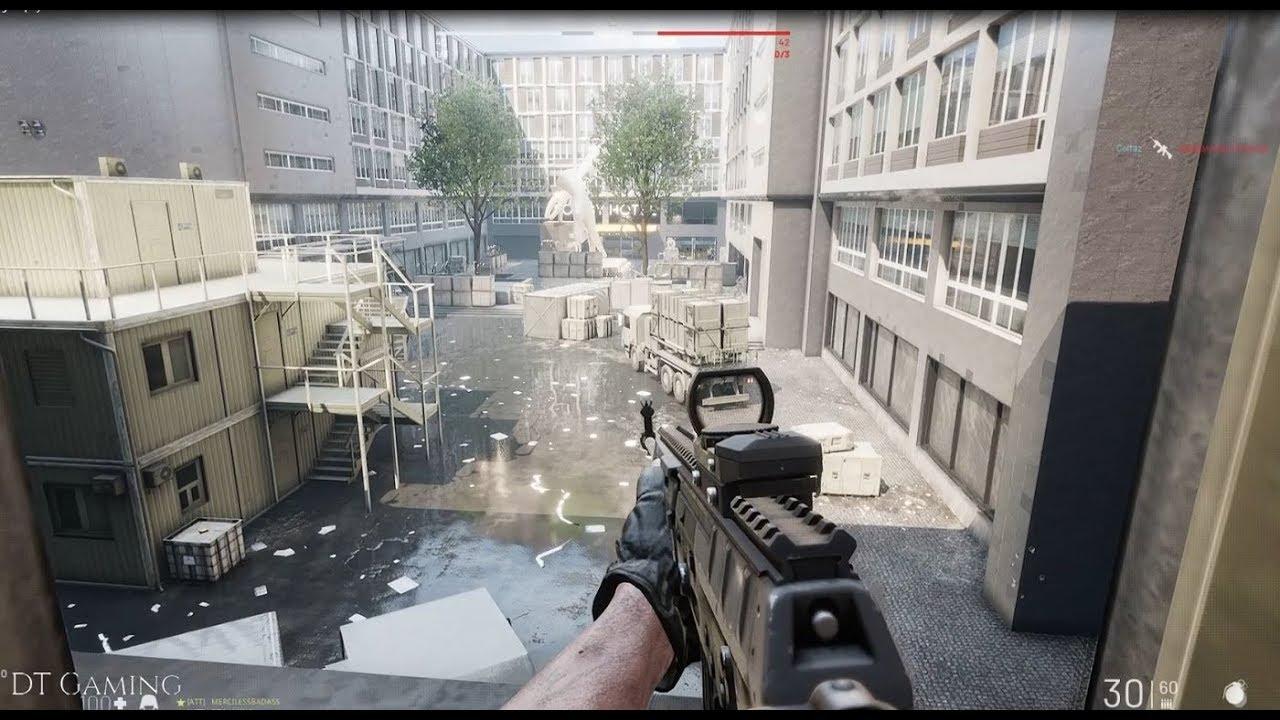This screenshot has width=1280, height=720.
Task: Click the [ATT] team tag in the chat
Action: [194, 702]
